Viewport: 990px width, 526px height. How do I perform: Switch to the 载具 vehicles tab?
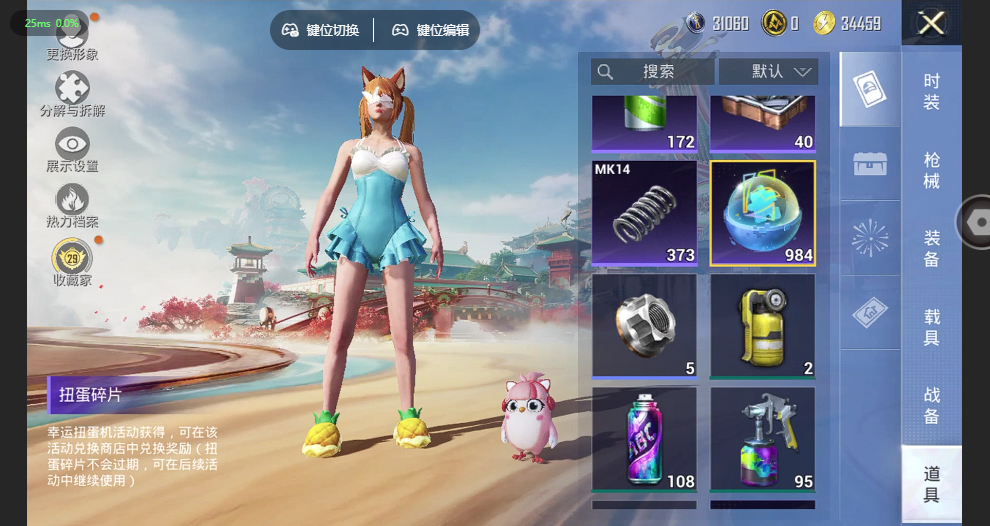pyautogui.click(x=931, y=326)
